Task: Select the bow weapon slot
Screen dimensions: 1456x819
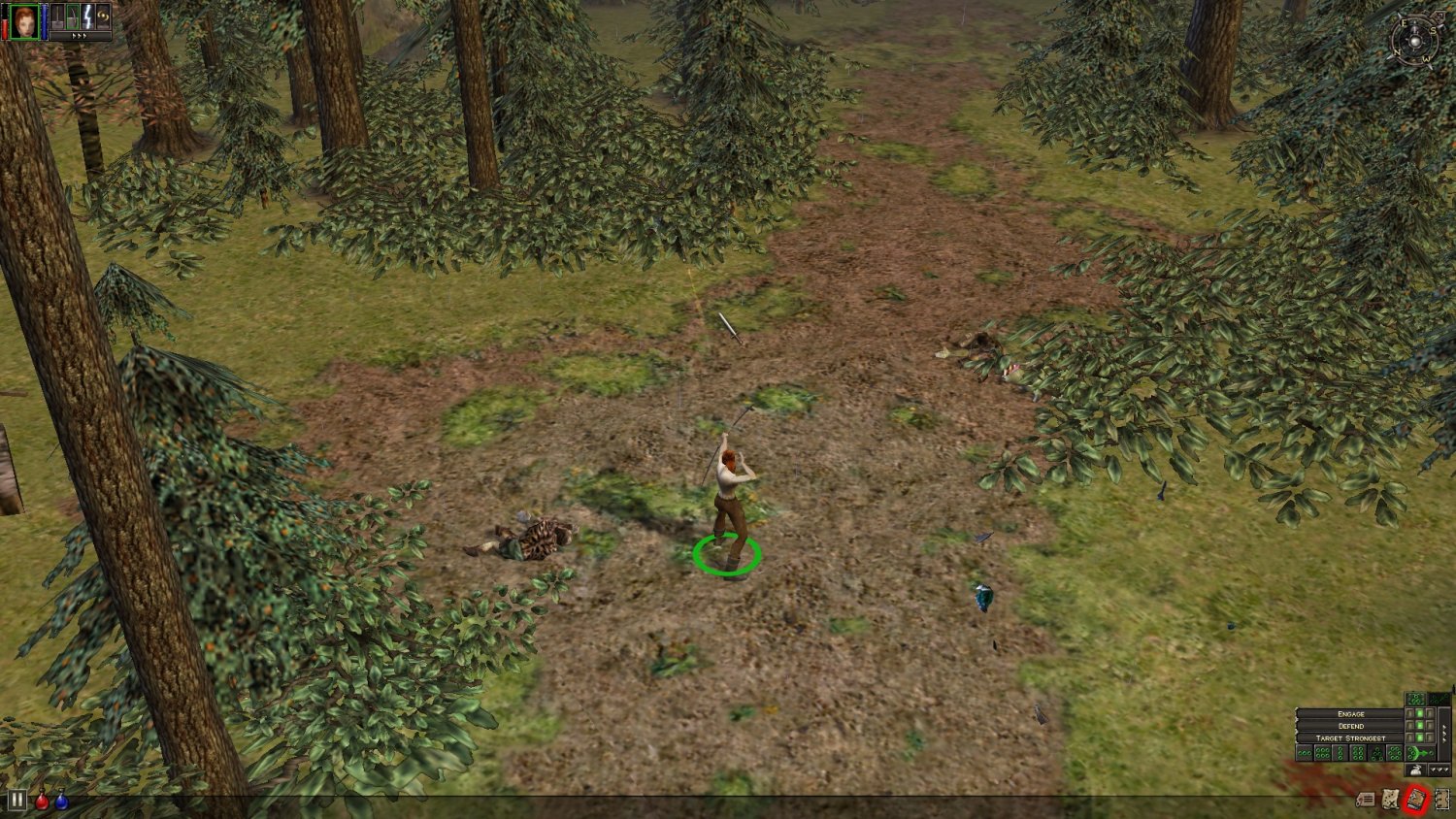Action: 72,18
